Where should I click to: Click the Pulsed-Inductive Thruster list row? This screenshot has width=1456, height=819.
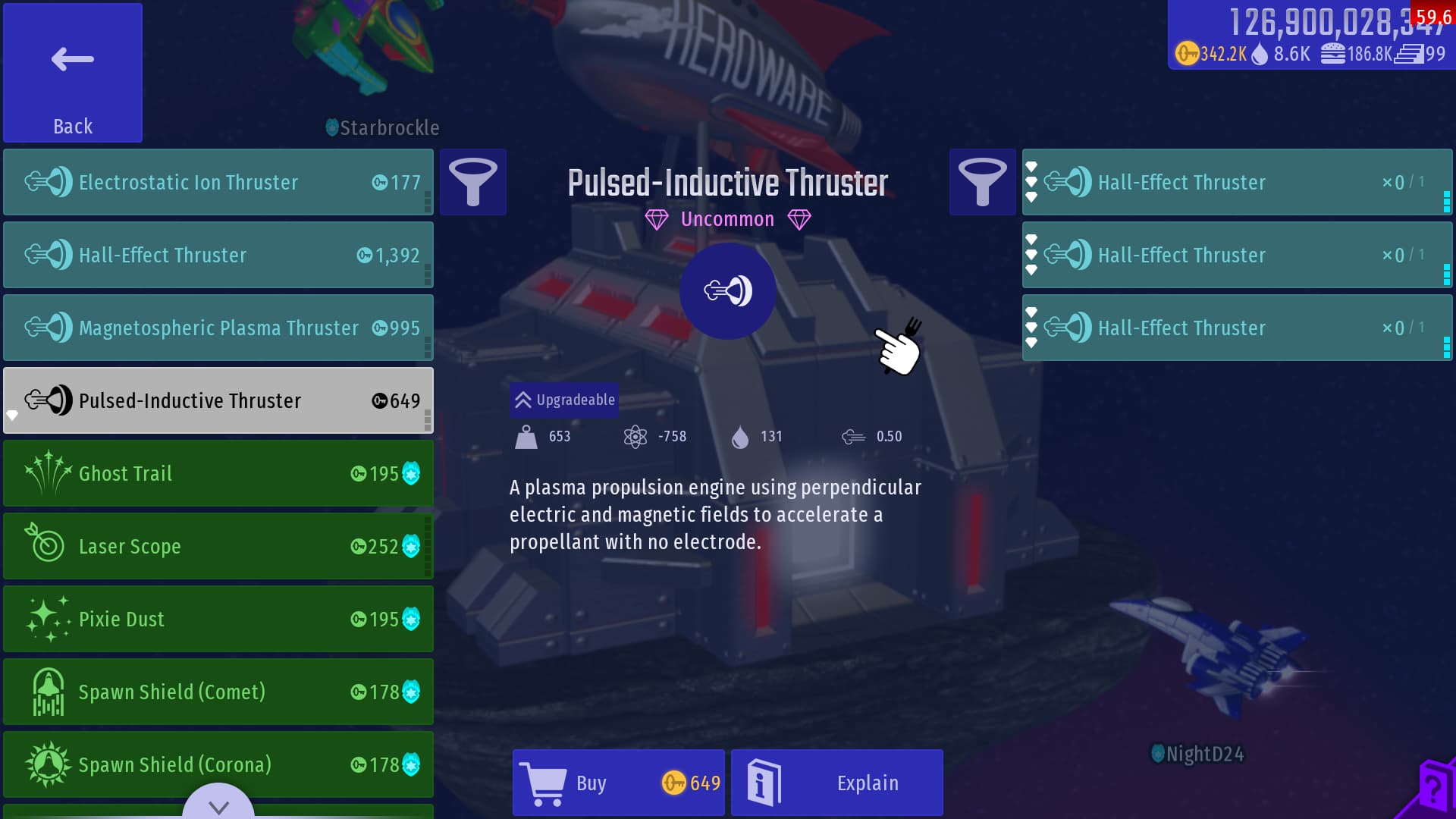tap(218, 400)
